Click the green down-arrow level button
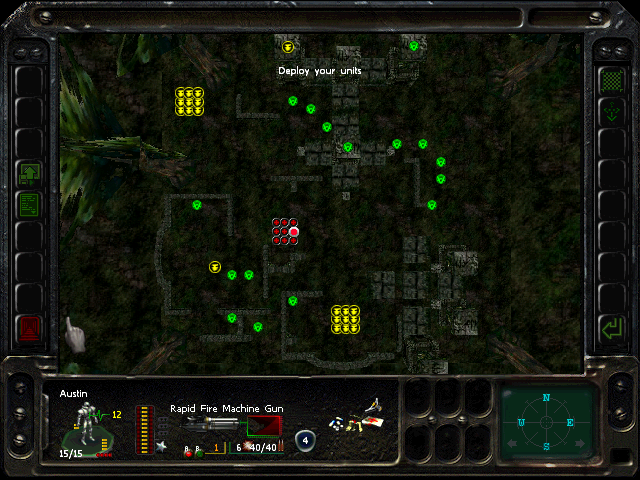The width and height of the screenshot is (640, 480). (609, 113)
